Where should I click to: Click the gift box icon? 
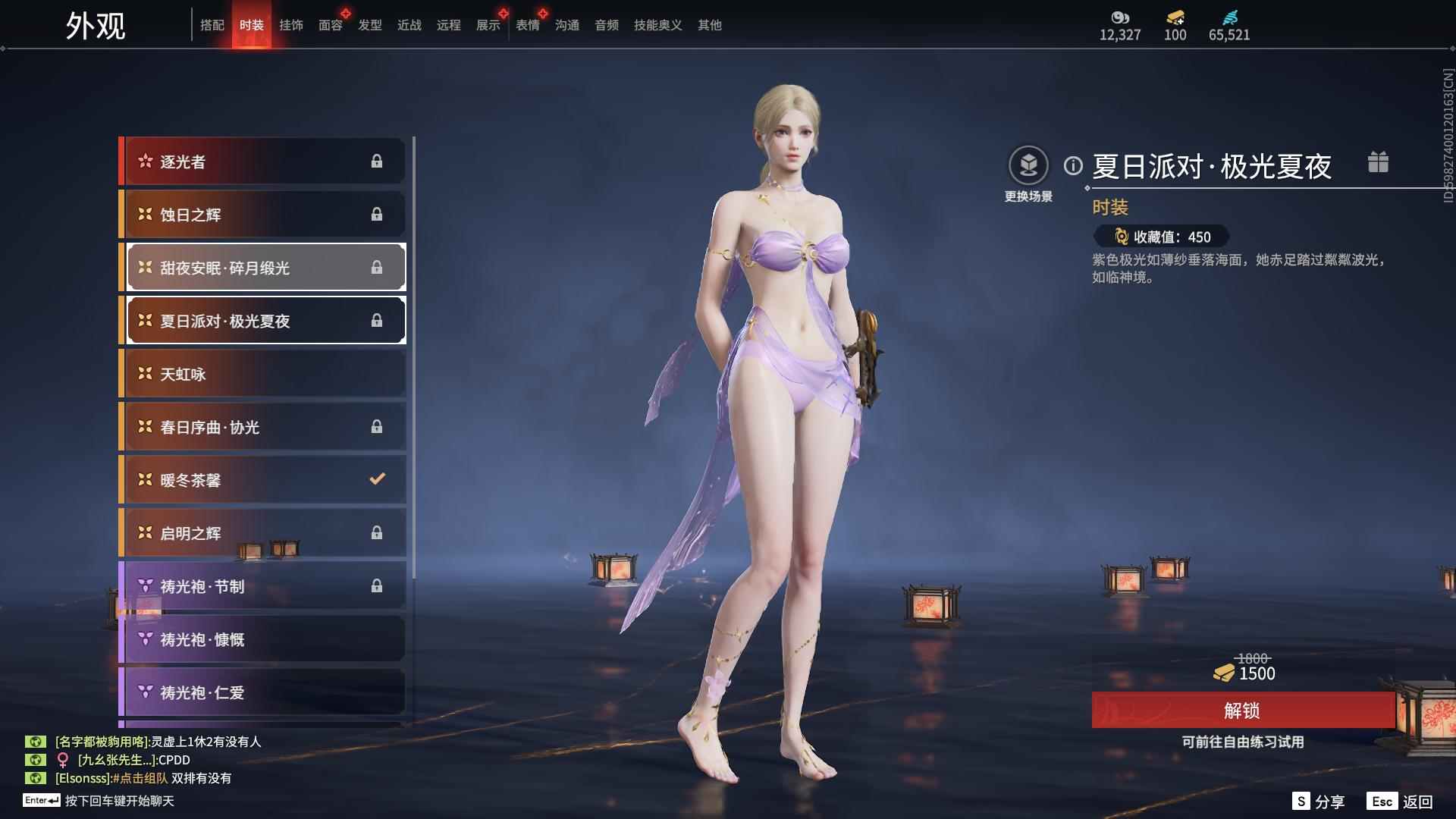1378,162
